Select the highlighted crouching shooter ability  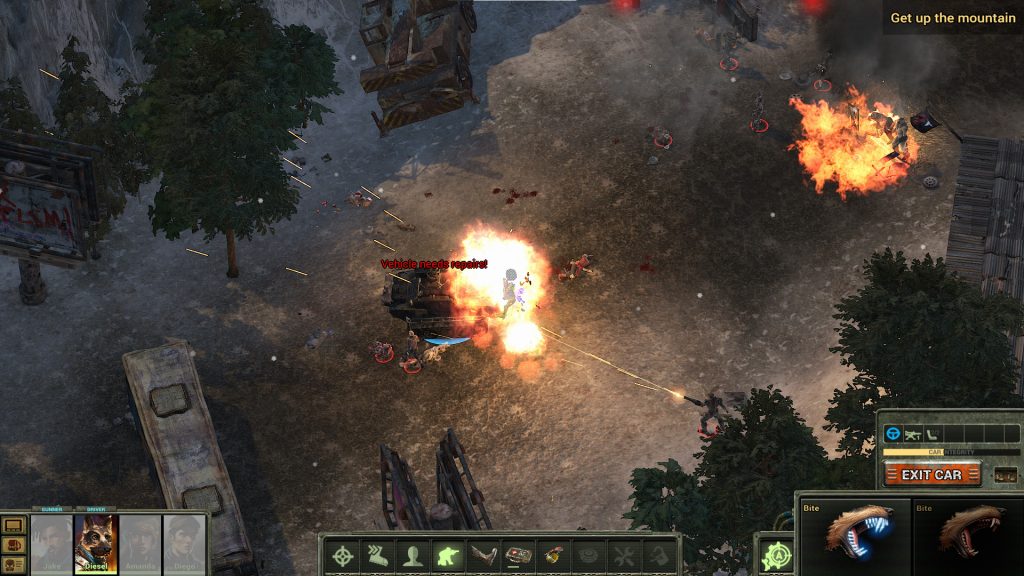click(445, 554)
